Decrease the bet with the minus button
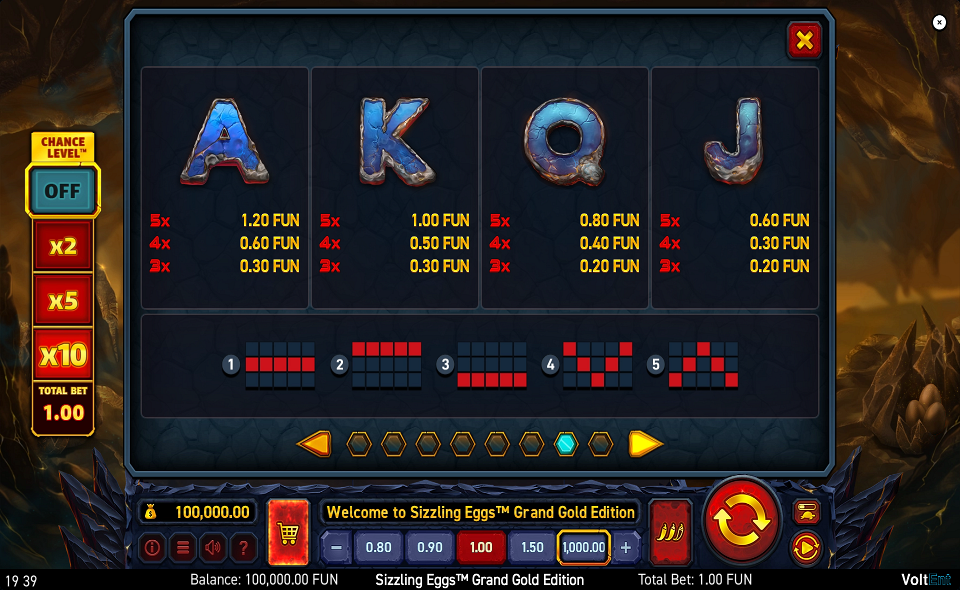 click(337, 547)
